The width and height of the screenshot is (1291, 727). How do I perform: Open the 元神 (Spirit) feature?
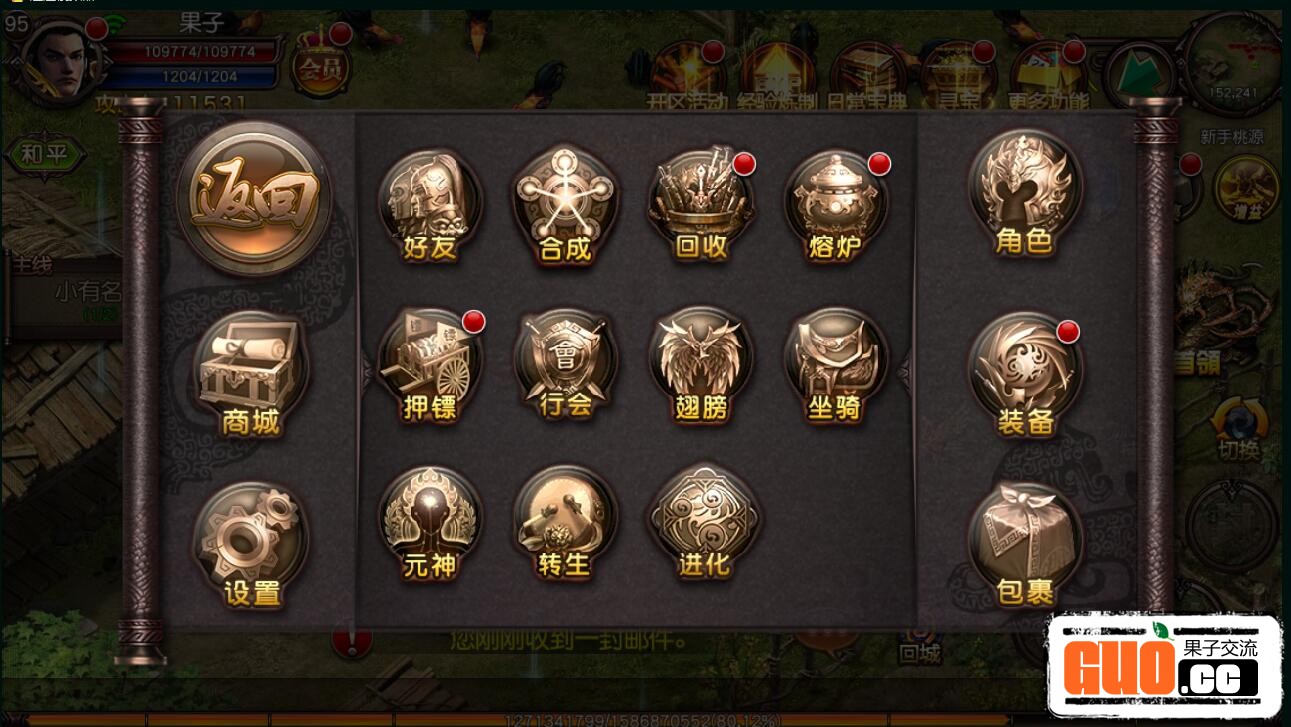point(429,517)
